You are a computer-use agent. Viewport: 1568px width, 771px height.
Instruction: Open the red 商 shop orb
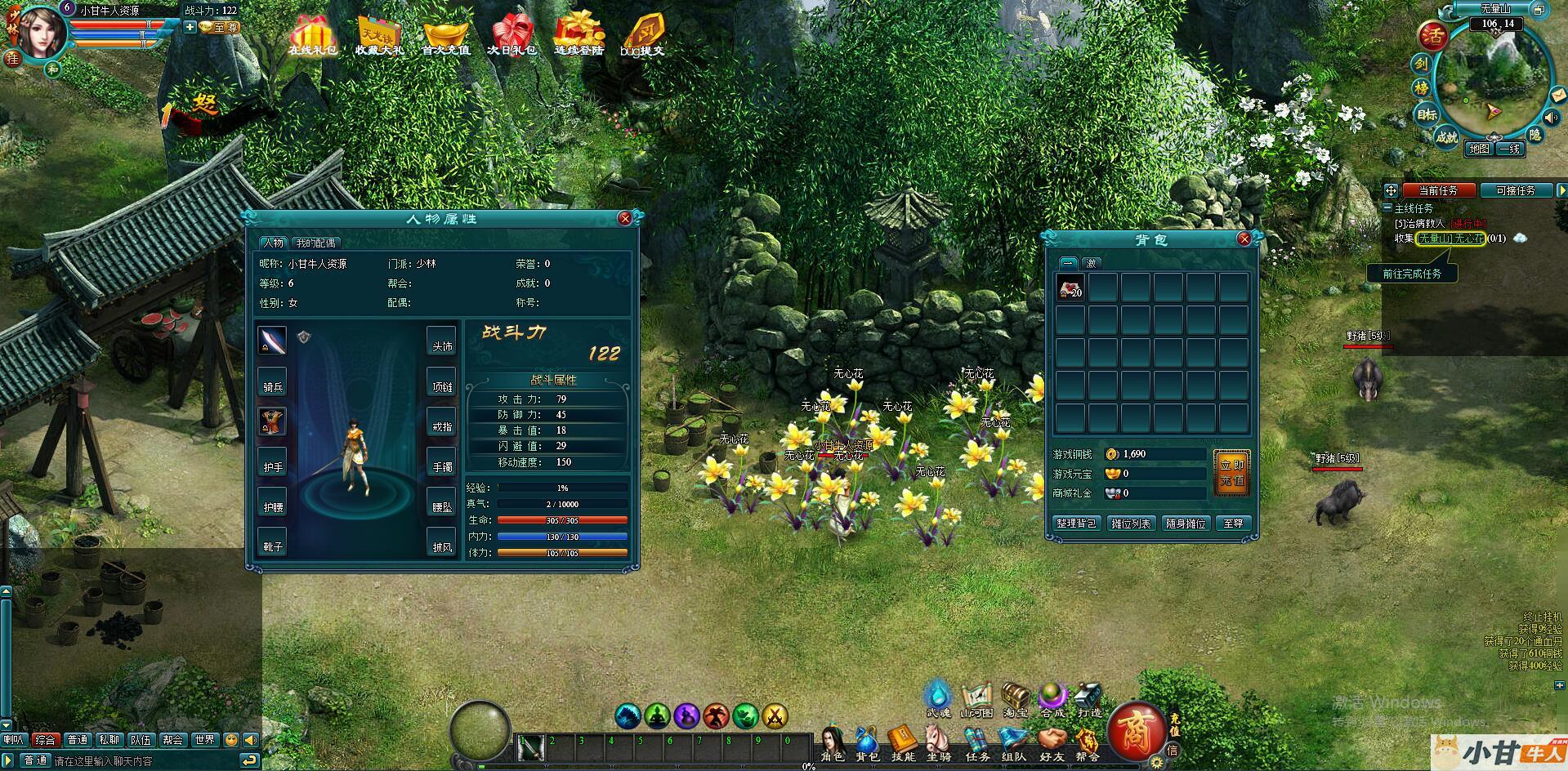point(1136,731)
